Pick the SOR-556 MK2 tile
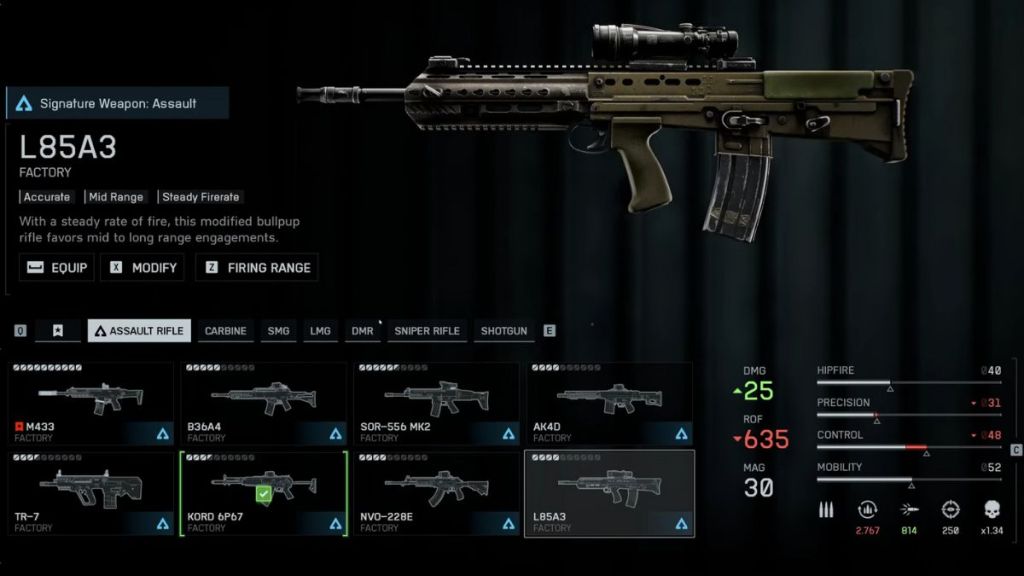1024x576 pixels. click(436, 404)
